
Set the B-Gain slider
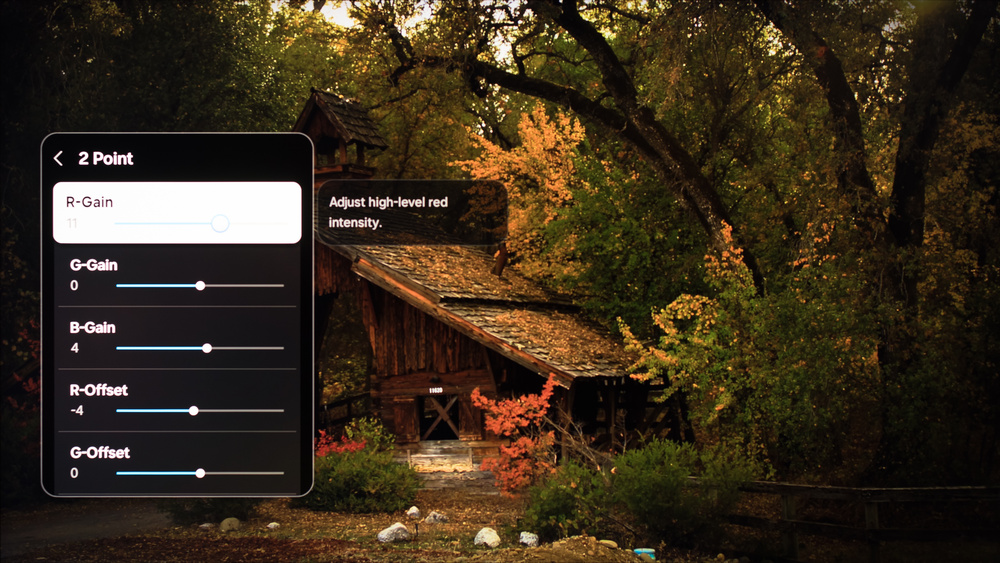[207, 348]
